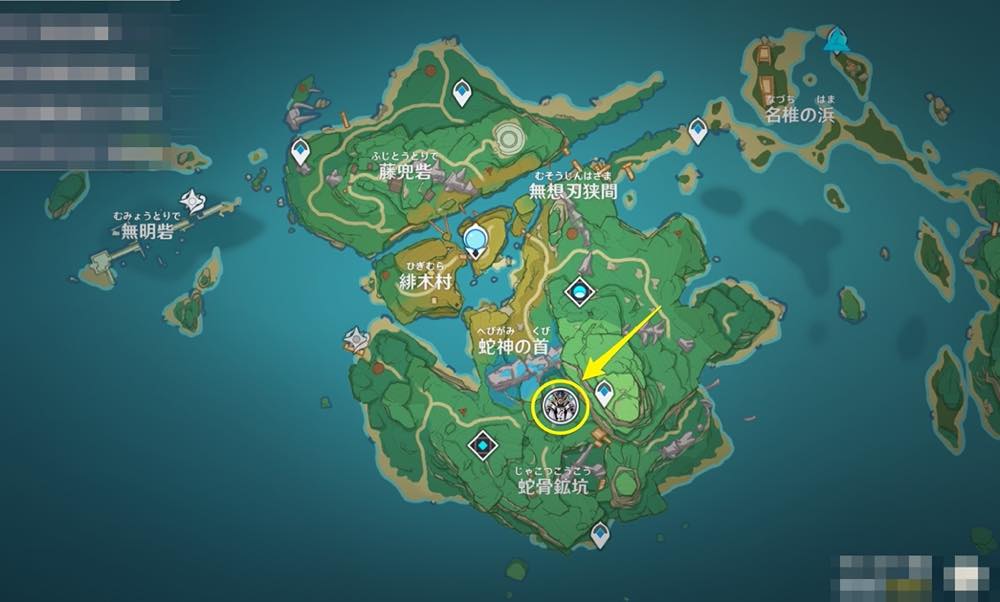The height and width of the screenshot is (602, 1000).
Task: Select the teleport waypoint on the southern coast
Action: (x=600, y=535)
